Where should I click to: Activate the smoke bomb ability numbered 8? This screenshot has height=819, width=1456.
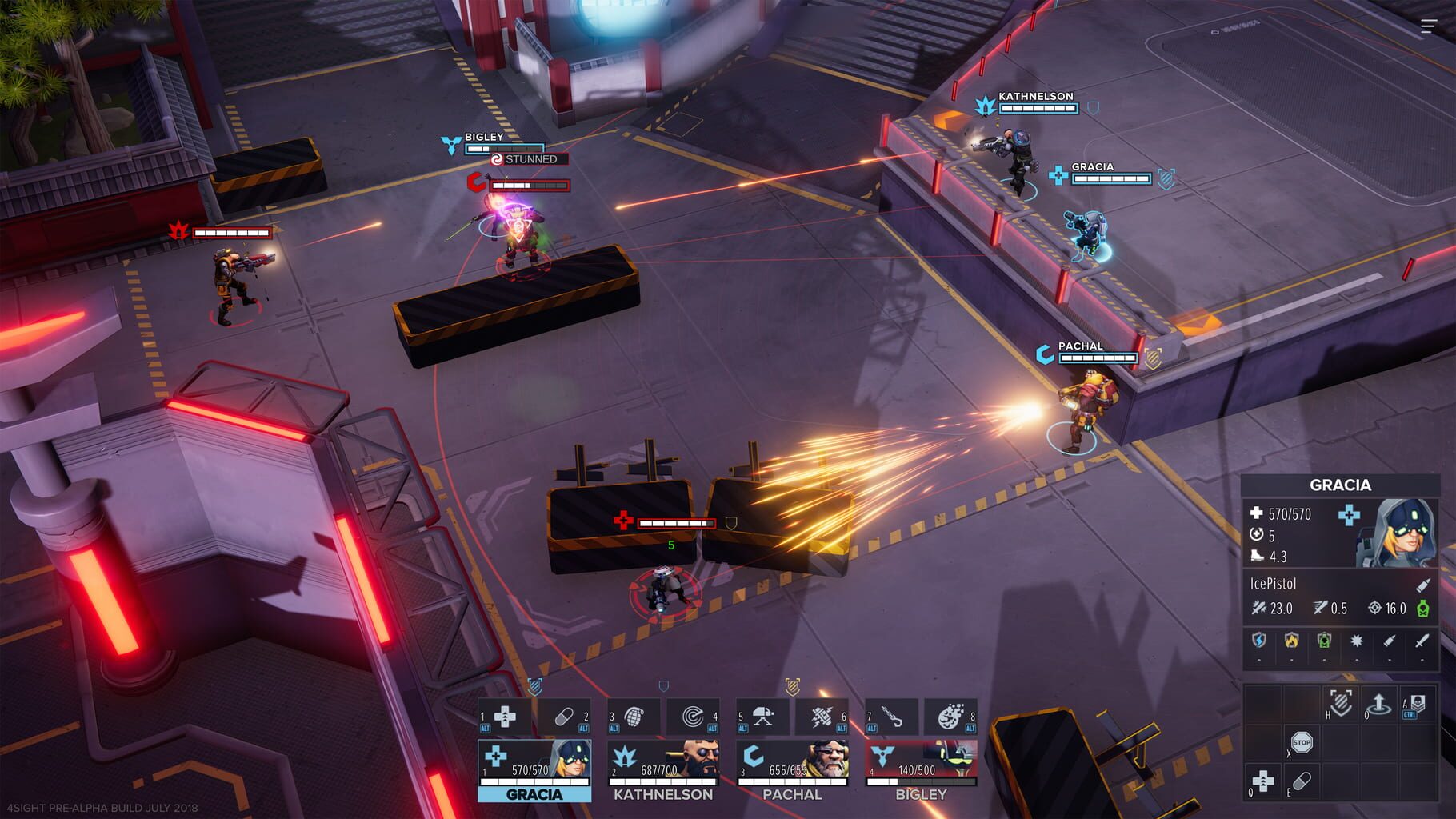pyautogui.click(x=950, y=716)
